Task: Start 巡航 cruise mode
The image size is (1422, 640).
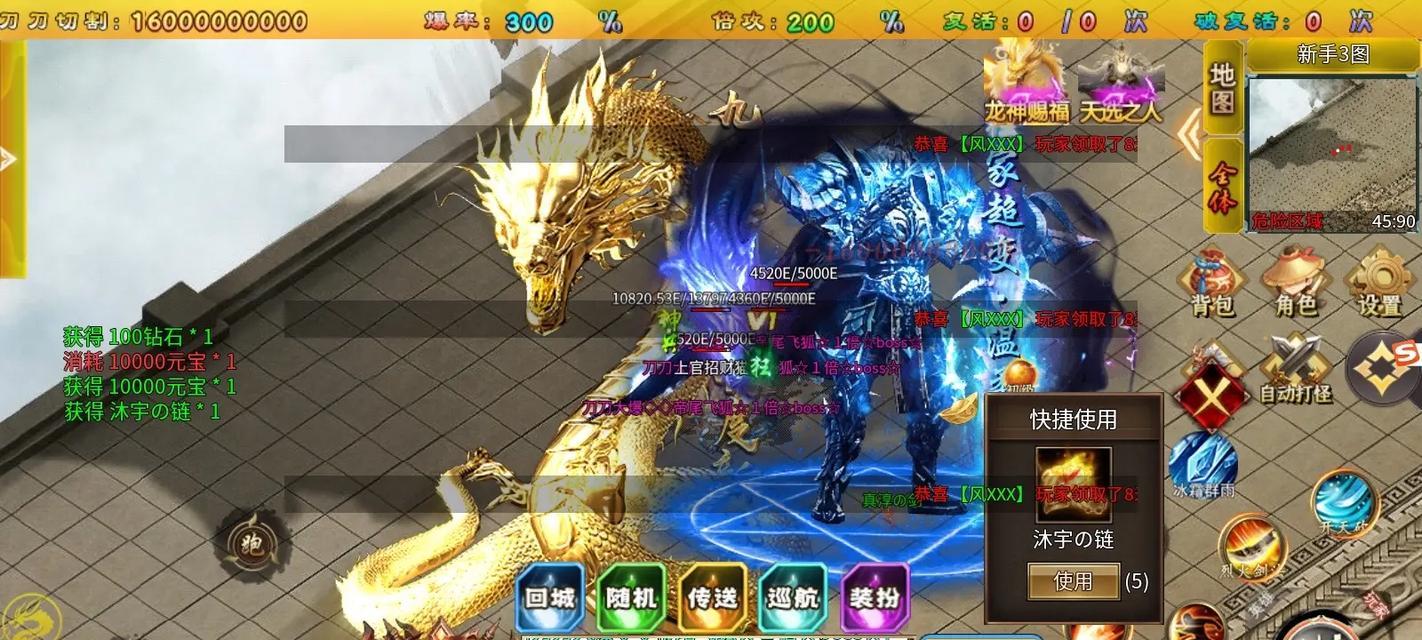Action: (793, 598)
